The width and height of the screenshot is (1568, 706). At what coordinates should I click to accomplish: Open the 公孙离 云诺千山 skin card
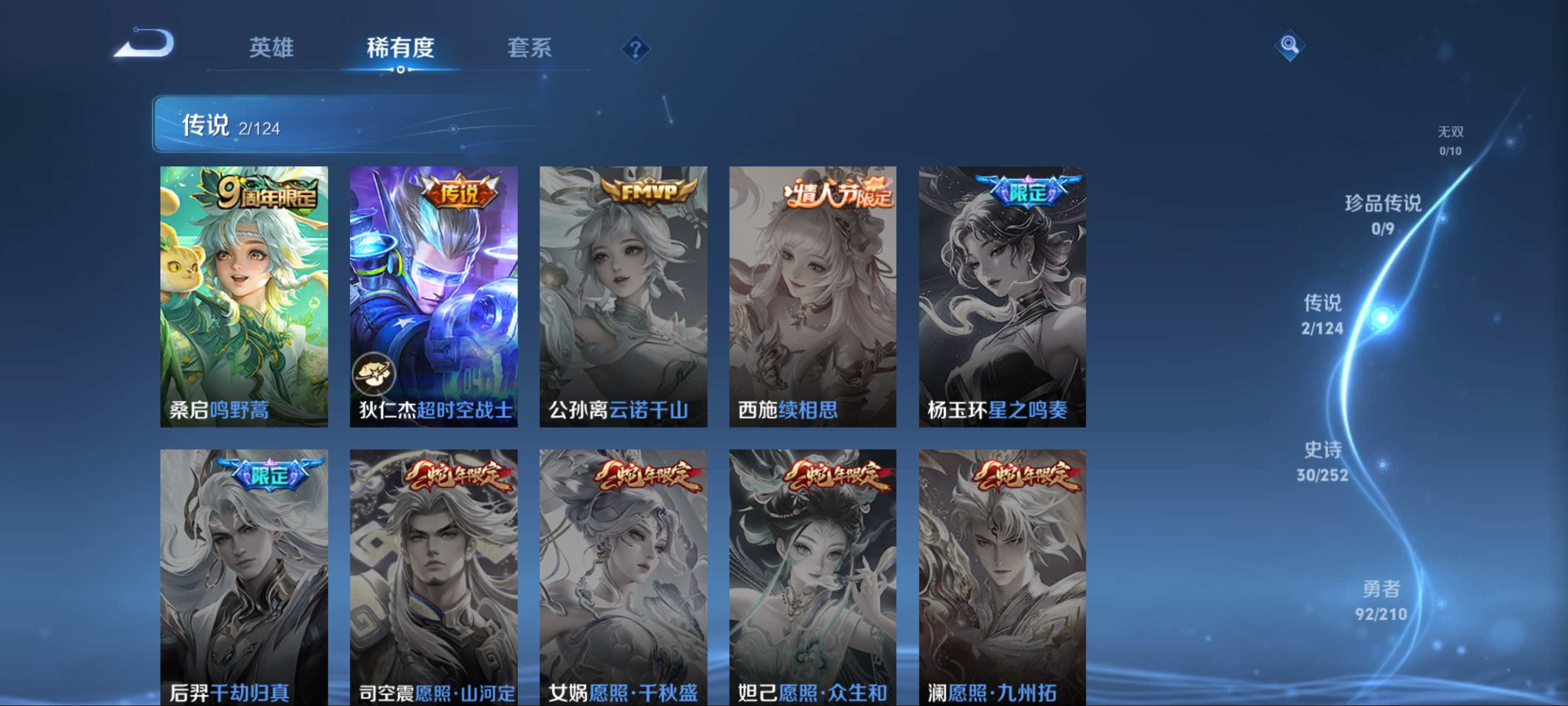point(623,296)
